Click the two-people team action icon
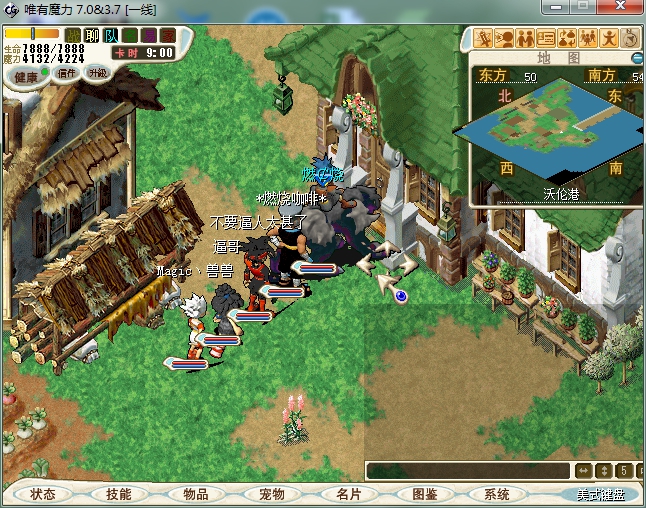646x508 pixels. (x=527, y=39)
